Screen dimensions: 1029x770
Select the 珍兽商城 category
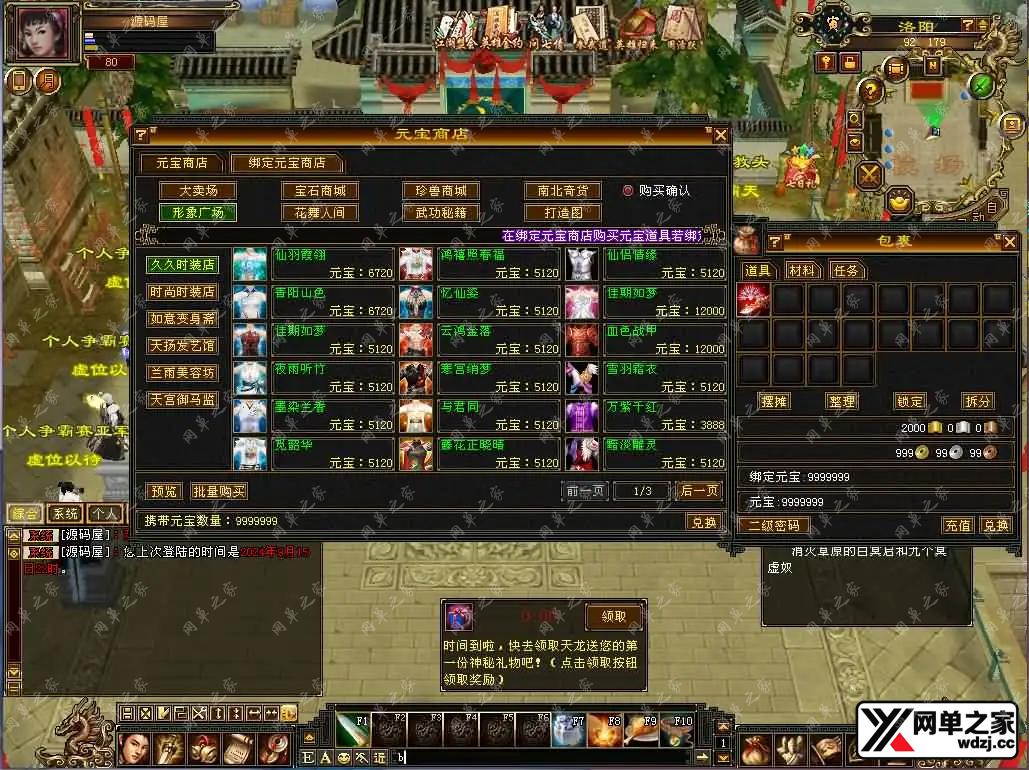pyautogui.click(x=441, y=191)
